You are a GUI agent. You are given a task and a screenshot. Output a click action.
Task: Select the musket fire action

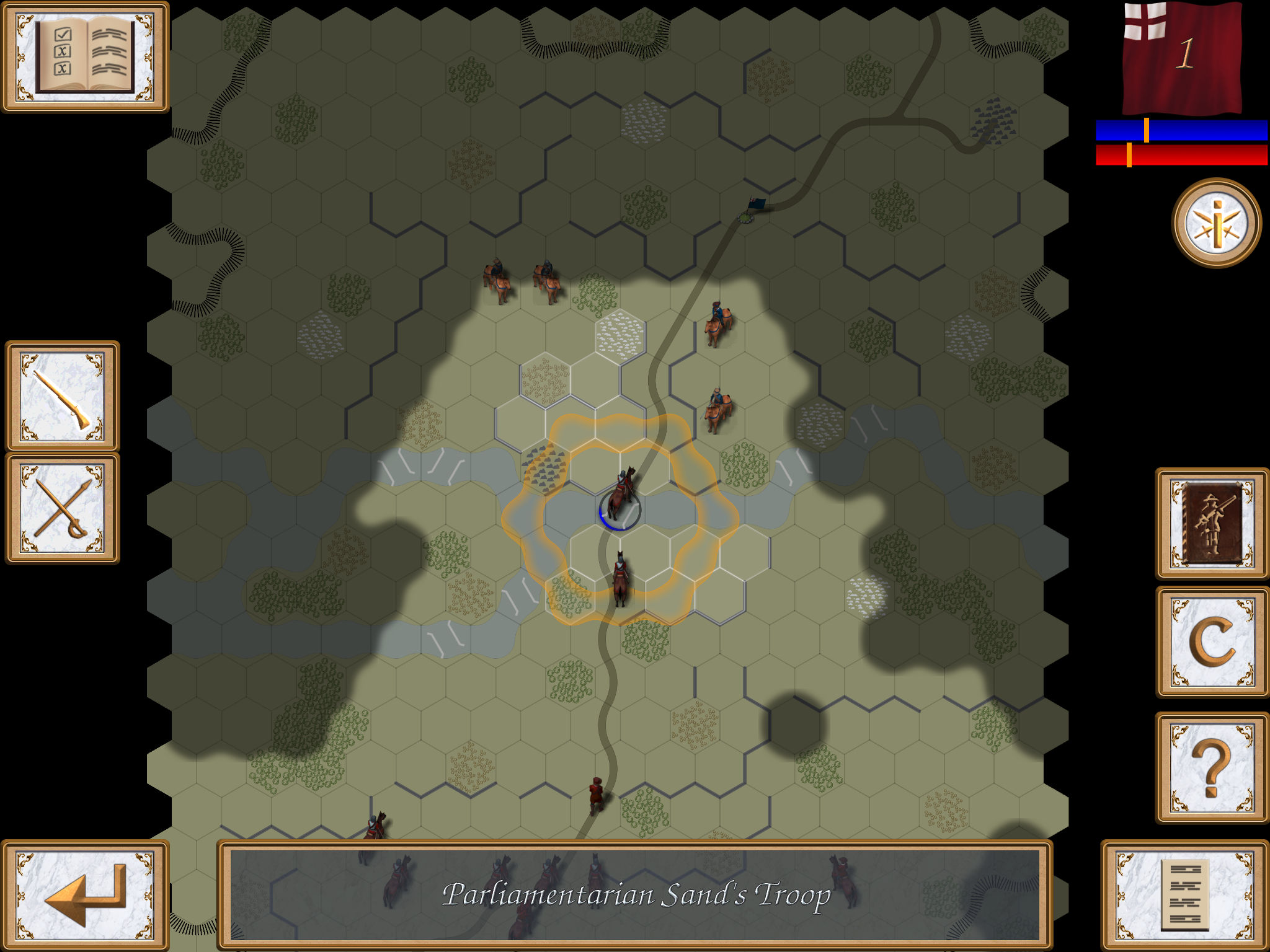62,396
